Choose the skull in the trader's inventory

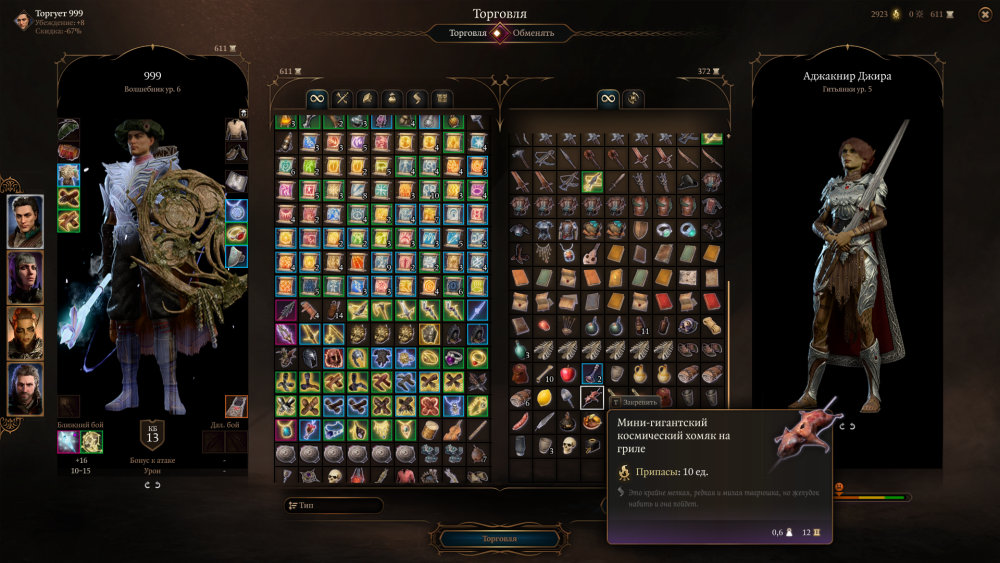[568, 445]
